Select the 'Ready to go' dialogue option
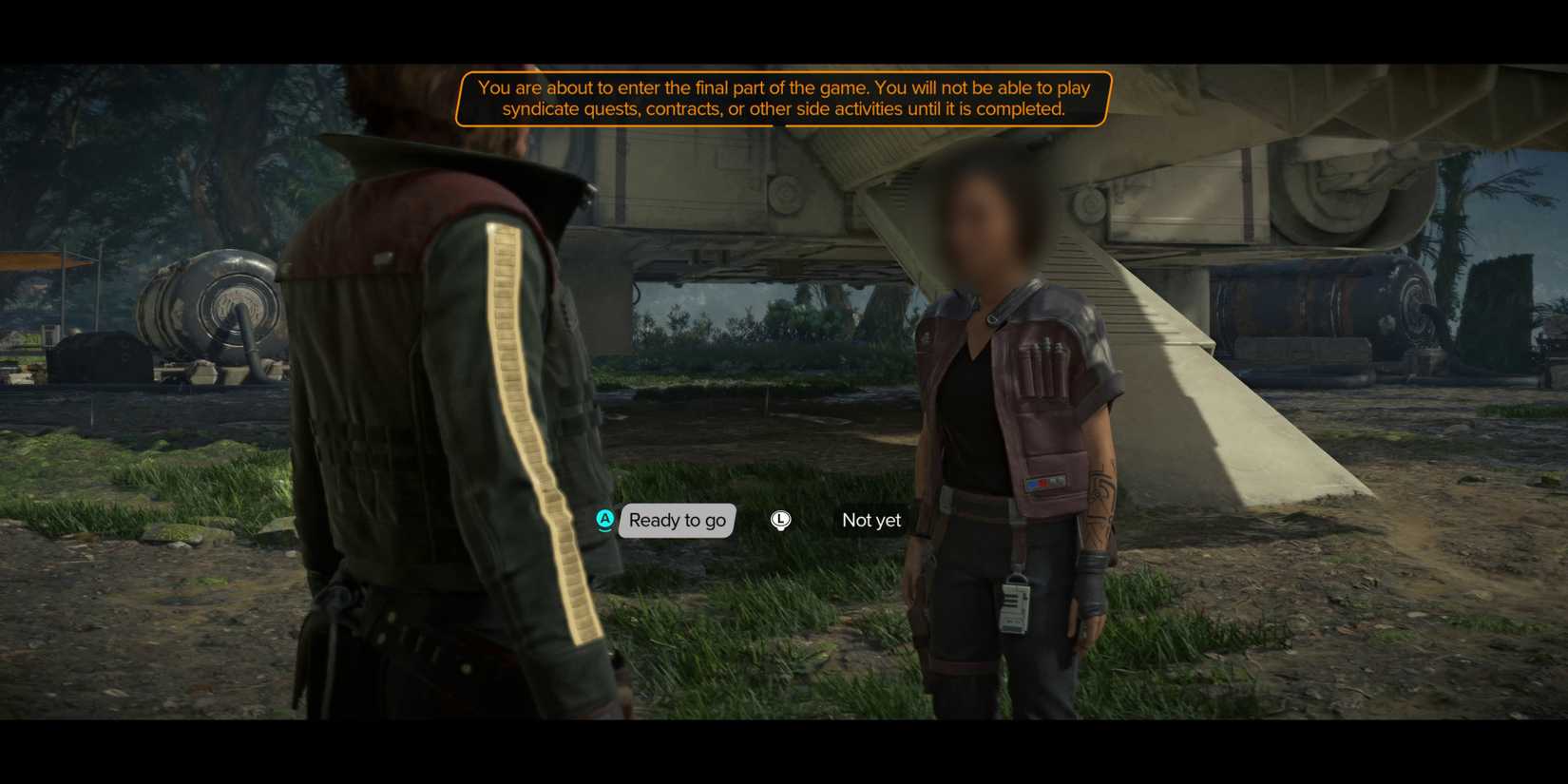Viewport: 1568px width, 784px height. coord(676,521)
